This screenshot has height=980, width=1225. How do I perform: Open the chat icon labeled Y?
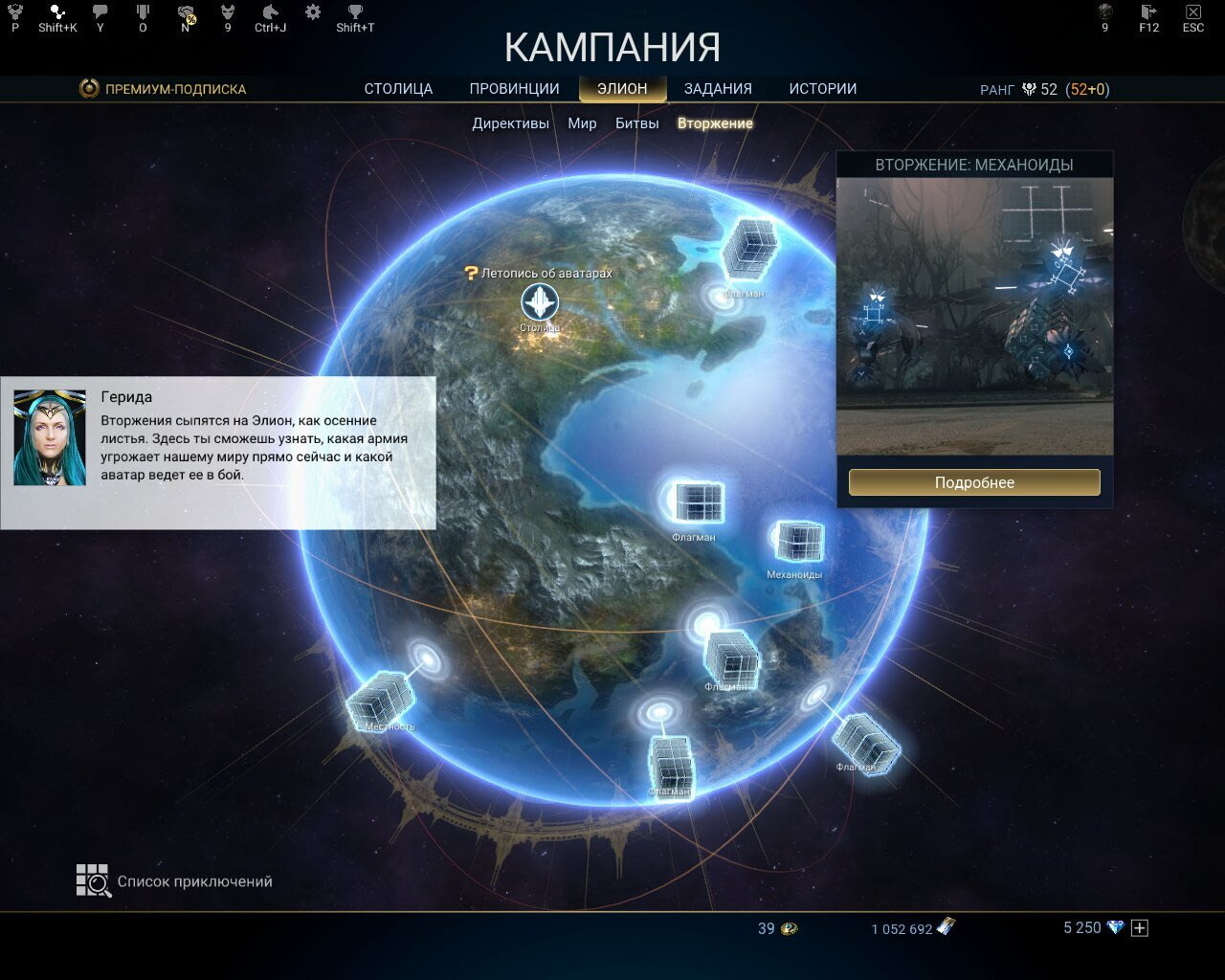99,11
